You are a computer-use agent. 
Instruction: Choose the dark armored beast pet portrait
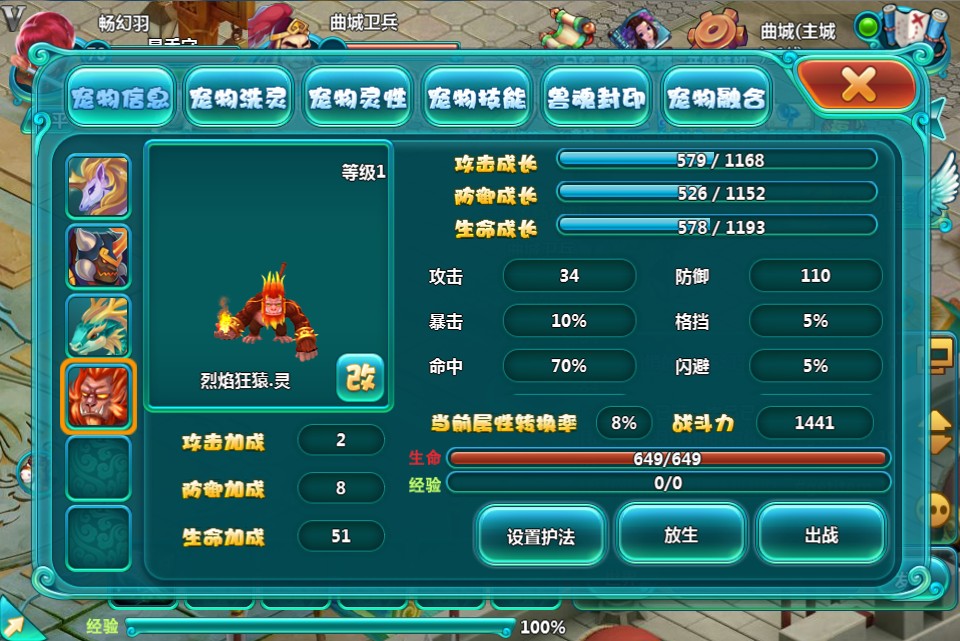pyautogui.click(x=98, y=257)
